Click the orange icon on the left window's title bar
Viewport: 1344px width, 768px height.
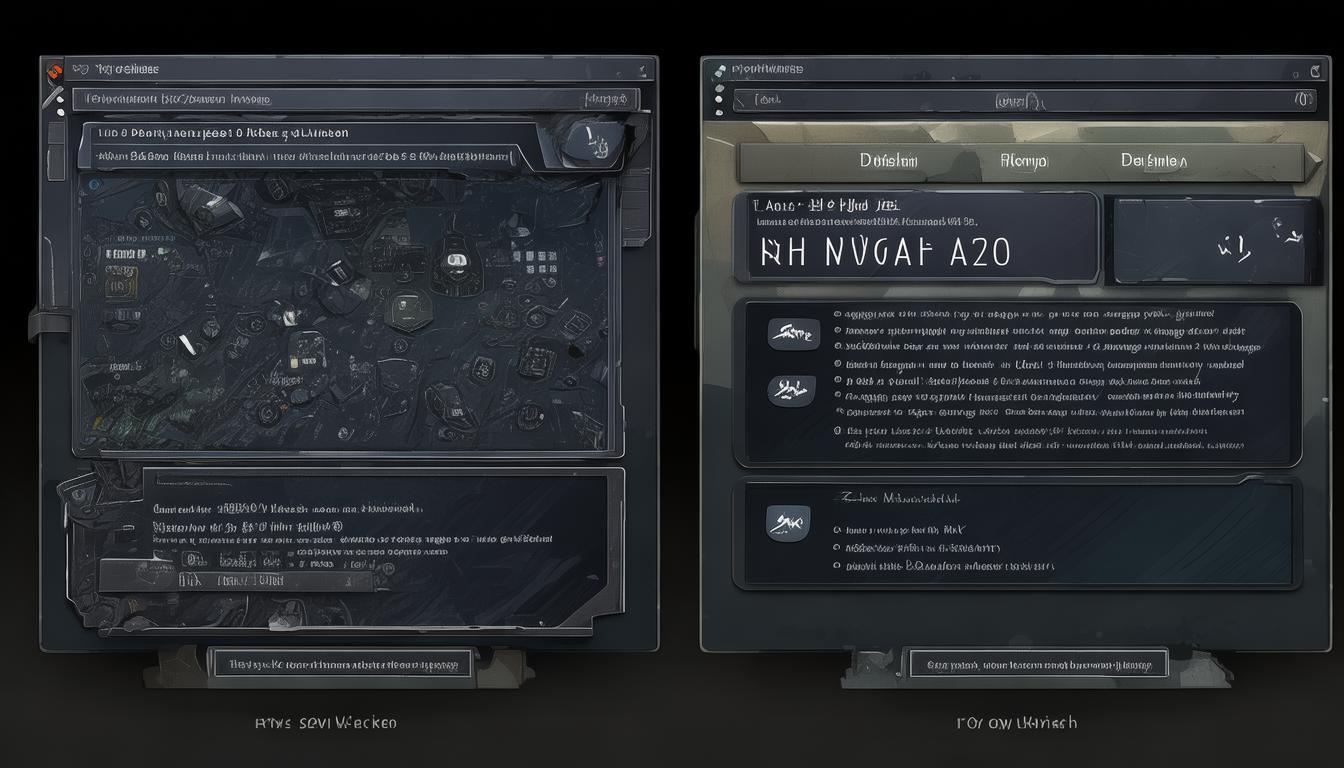pos(54,70)
